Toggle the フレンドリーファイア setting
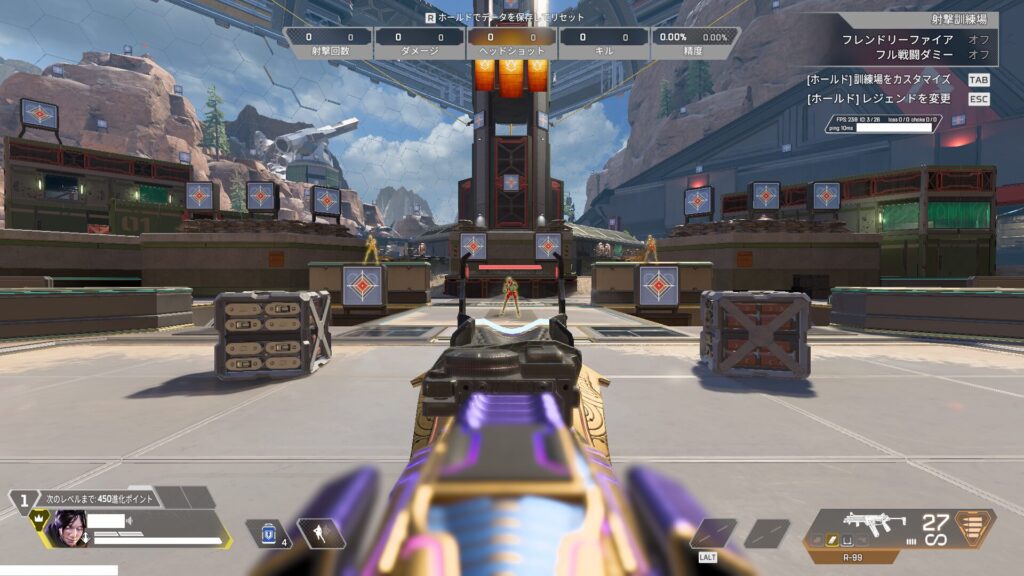Screen dimensions: 1024x576 (978, 39)
